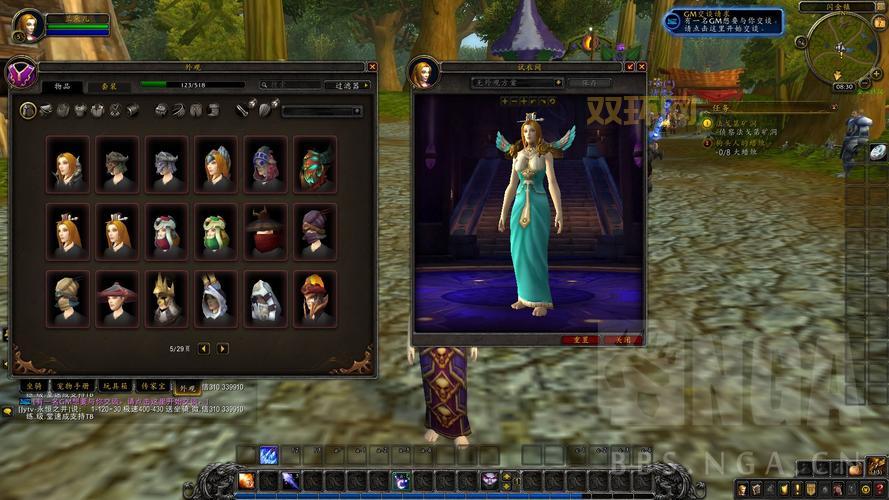Select the golden spiked crown helm
Screen dimensions: 889x500
click(166, 298)
